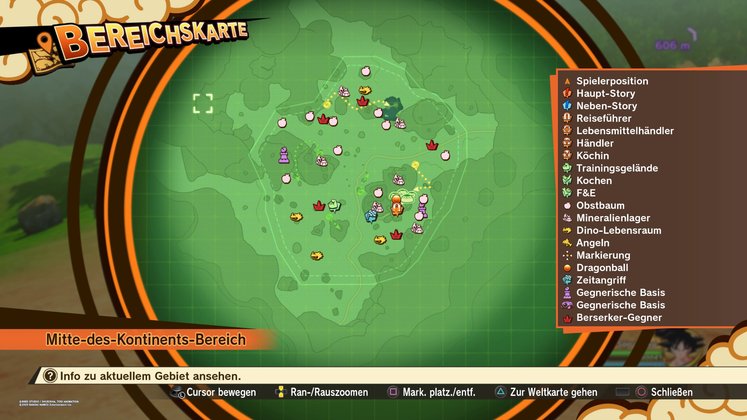The height and width of the screenshot is (420, 747).
Task: Choose Haupt-Story in the map legend
Action: tap(606, 93)
